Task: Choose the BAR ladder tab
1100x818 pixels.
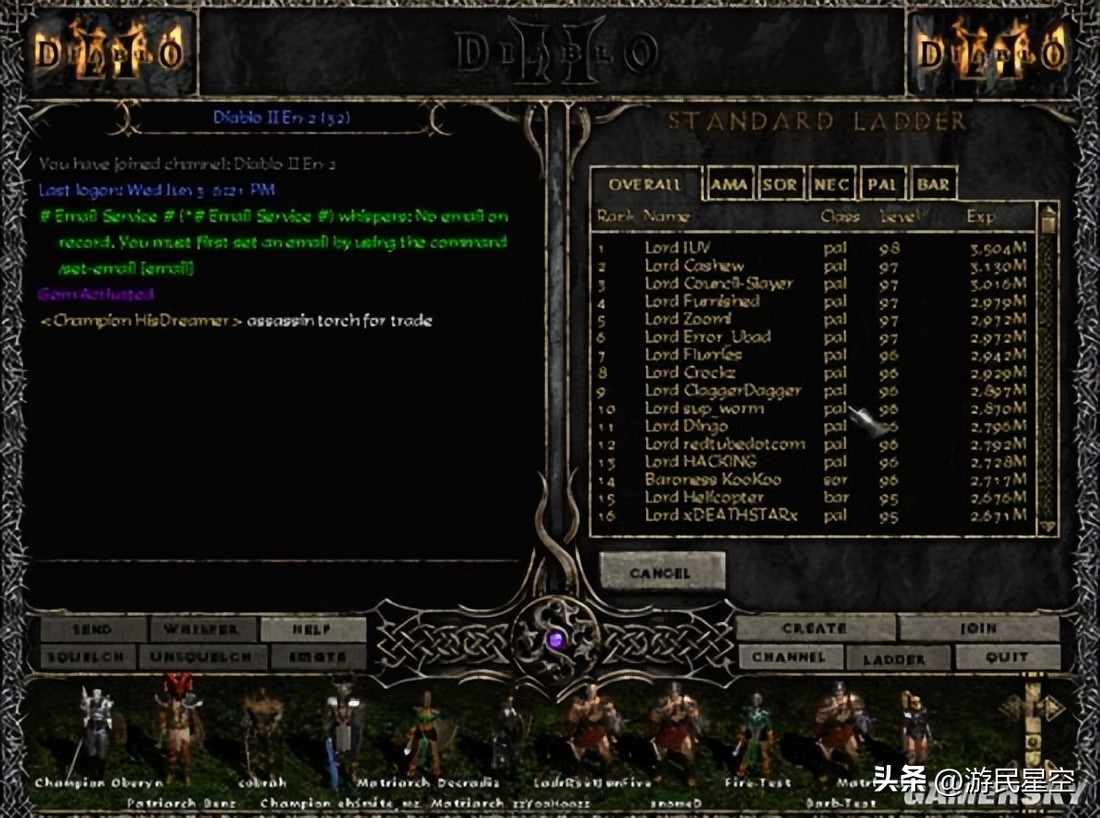Action: pos(933,185)
